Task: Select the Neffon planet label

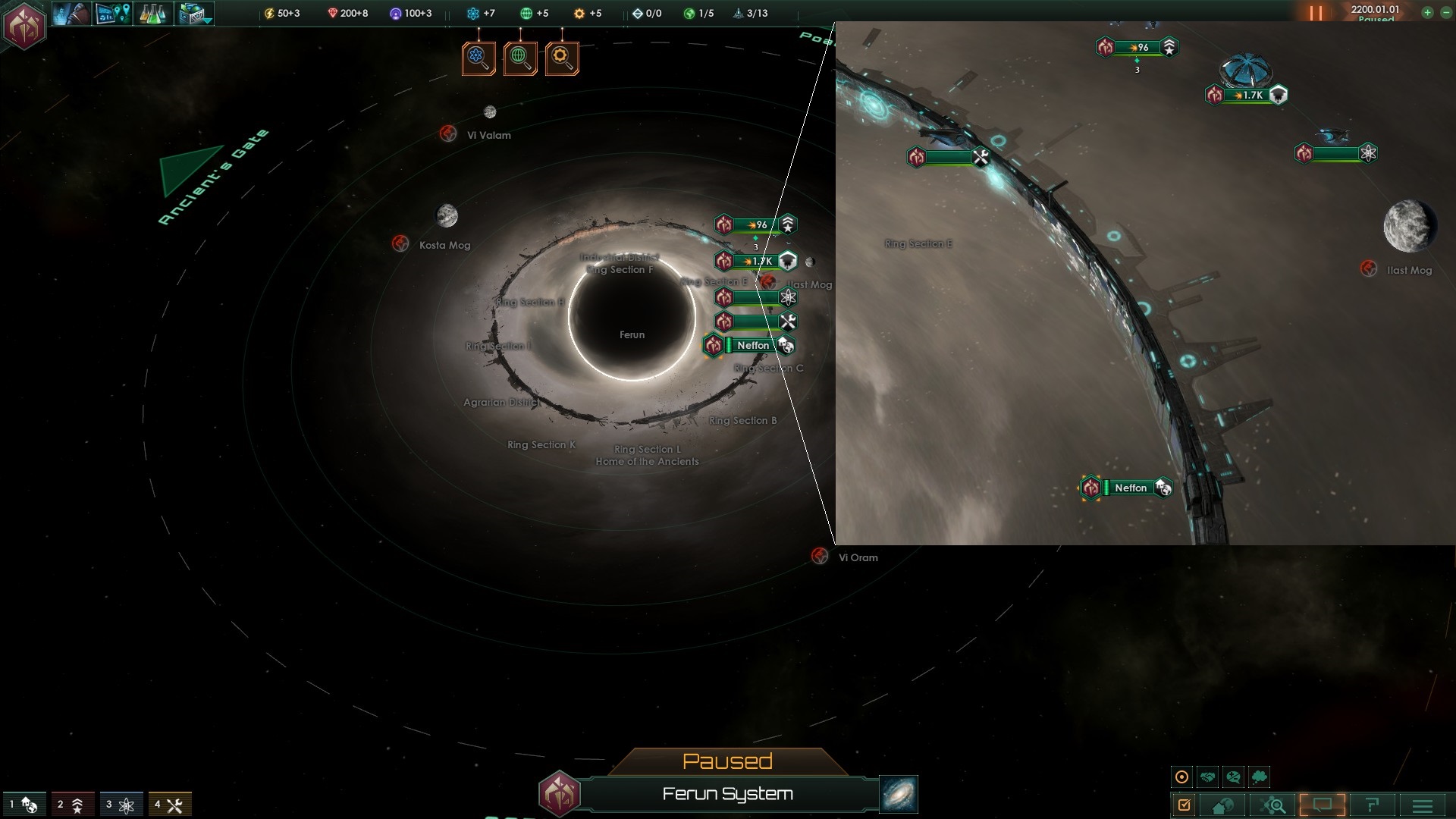Action: click(752, 345)
